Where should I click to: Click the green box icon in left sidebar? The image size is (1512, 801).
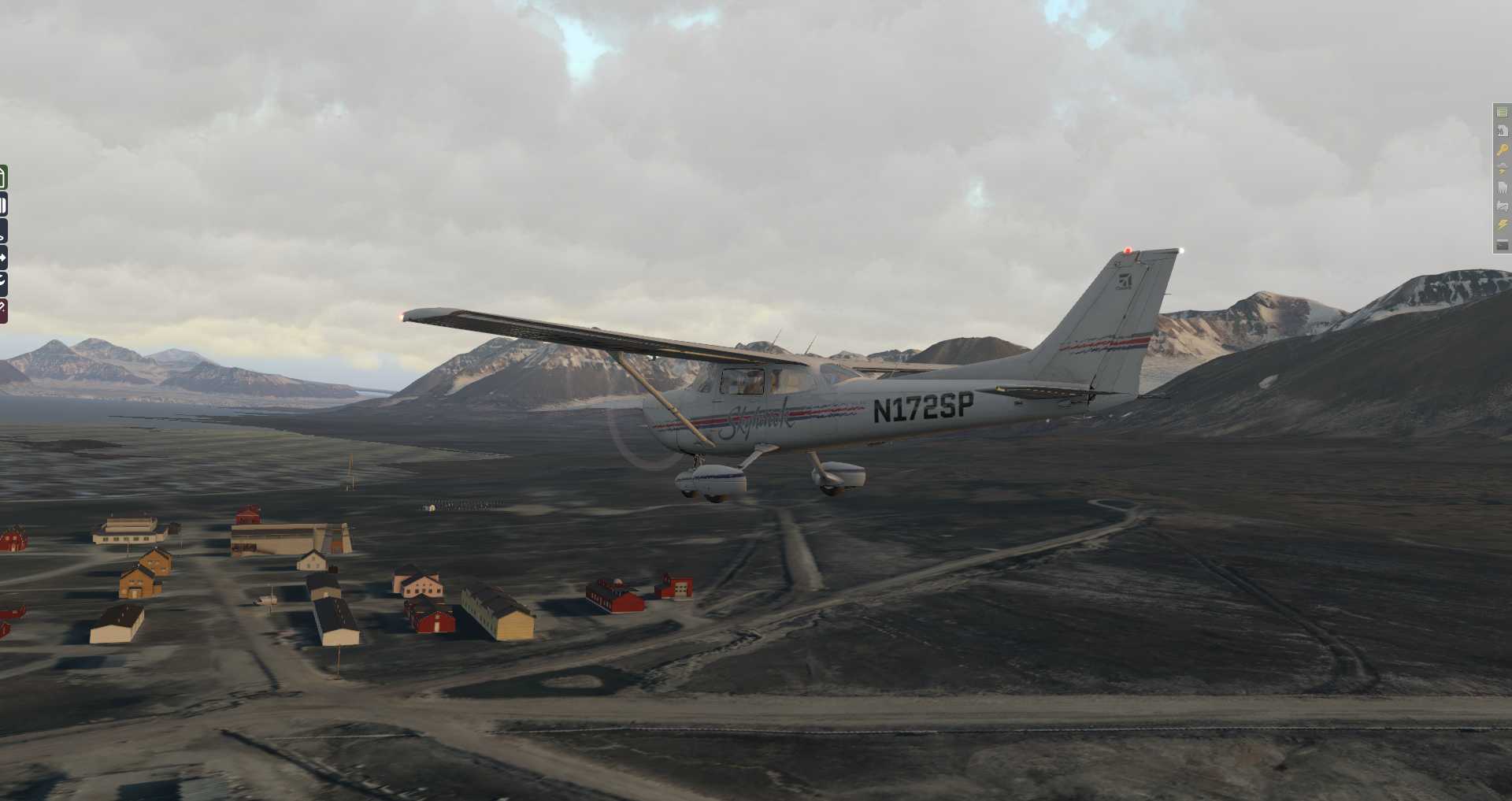point(3,177)
